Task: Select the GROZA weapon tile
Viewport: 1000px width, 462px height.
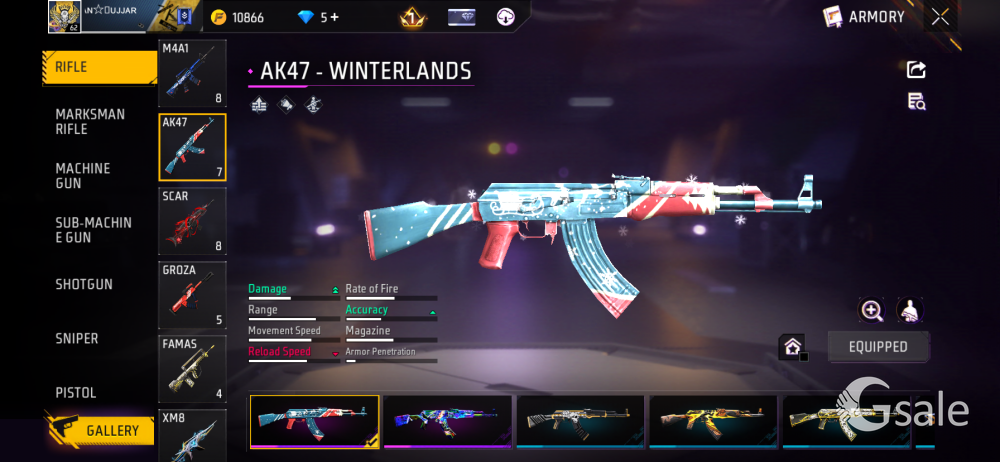Action: coord(192,295)
